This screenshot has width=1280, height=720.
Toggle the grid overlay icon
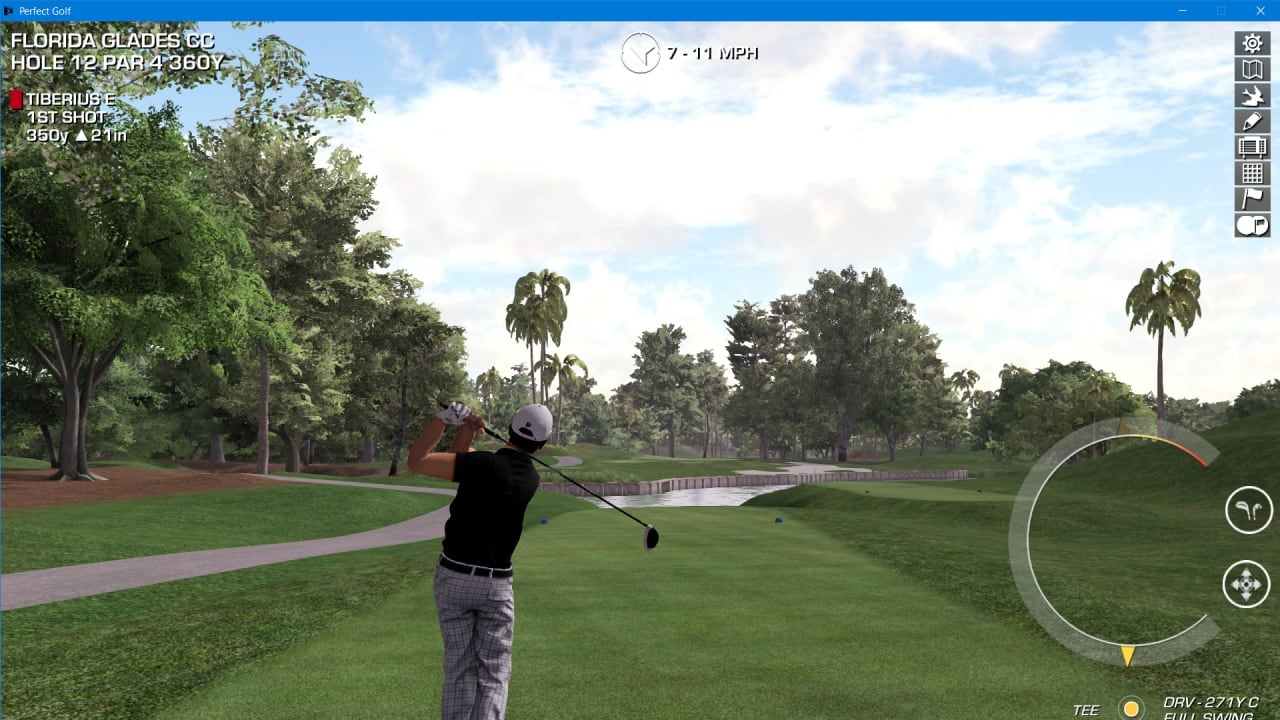point(1252,173)
